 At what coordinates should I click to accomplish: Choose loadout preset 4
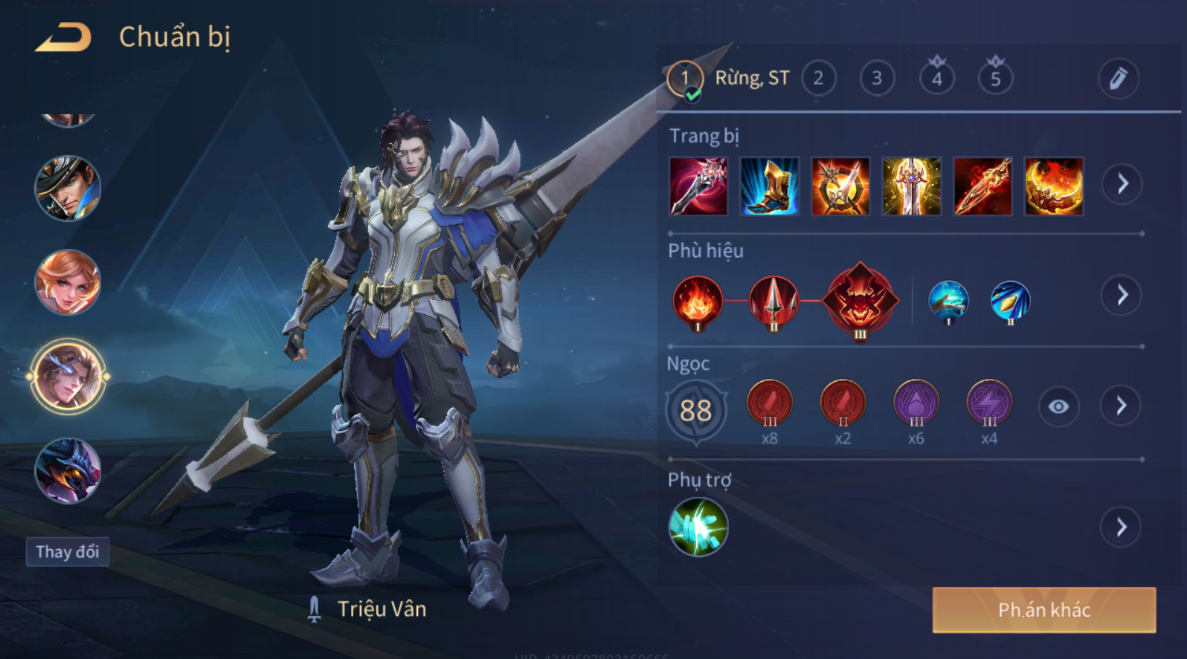[x=936, y=78]
